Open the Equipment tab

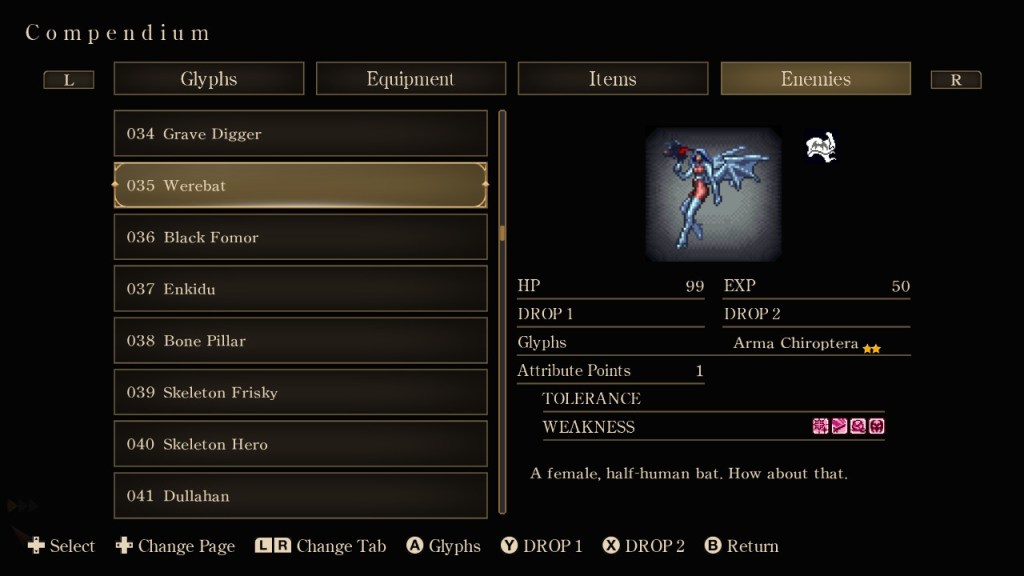(x=410, y=79)
